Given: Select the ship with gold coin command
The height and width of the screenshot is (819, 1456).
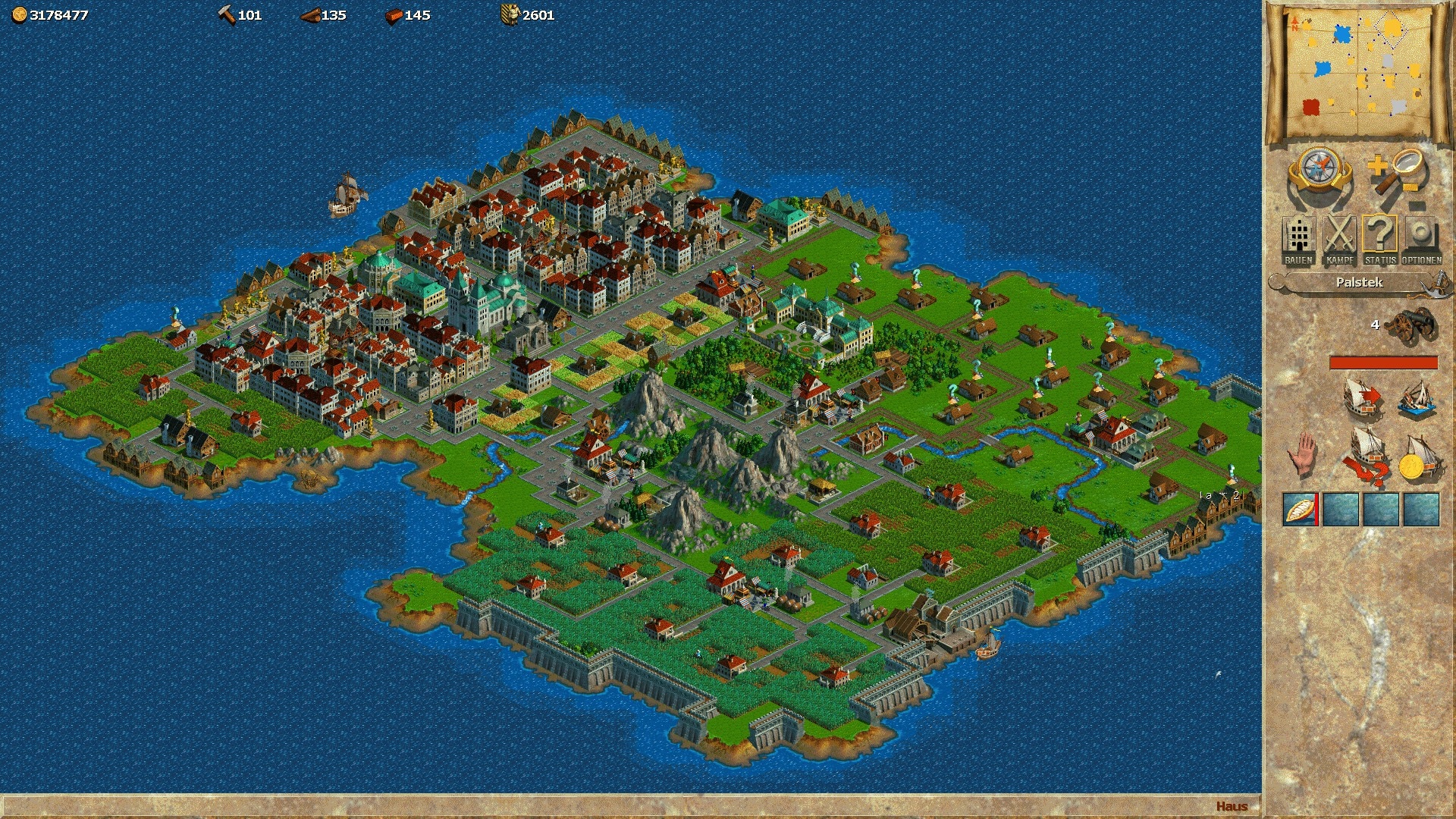Looking at the screenshot, I should (x=1417, y=459).
